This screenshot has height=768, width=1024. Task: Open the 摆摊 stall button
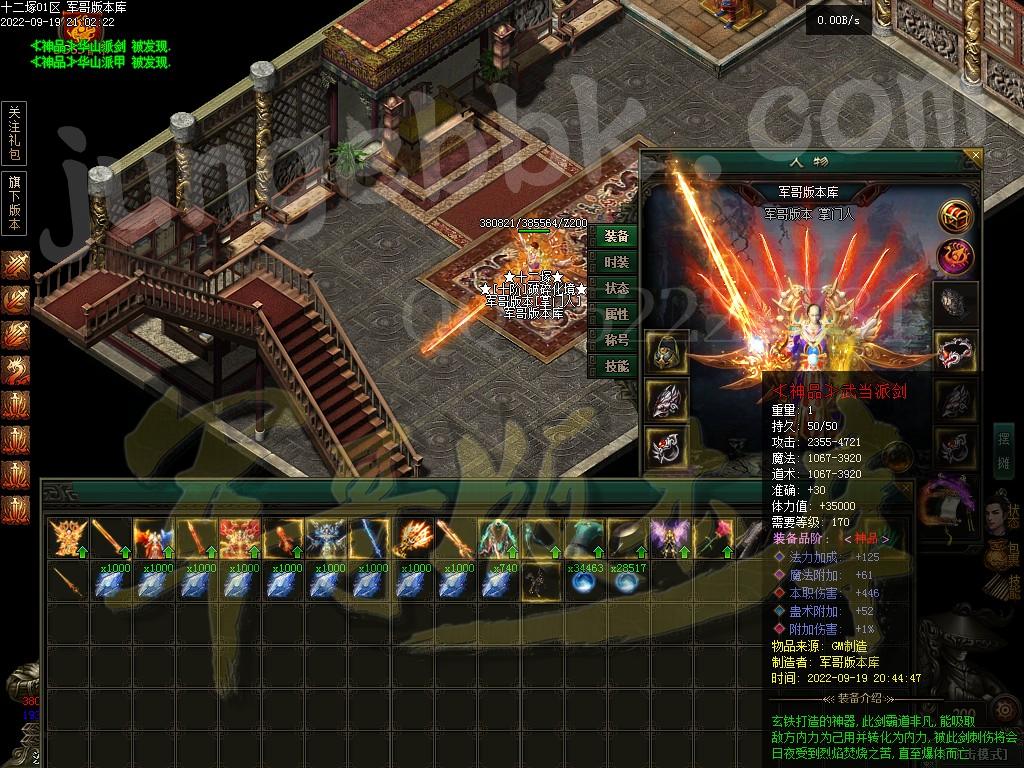click(1004, 450)
